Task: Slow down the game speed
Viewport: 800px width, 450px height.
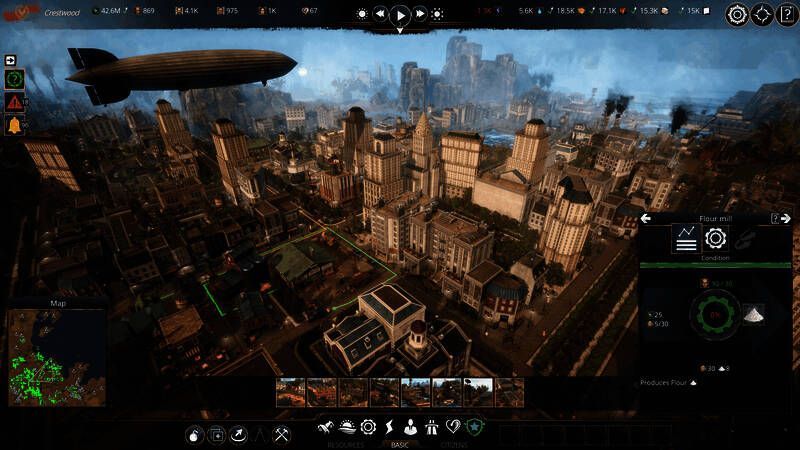Action: click(380, 15)
